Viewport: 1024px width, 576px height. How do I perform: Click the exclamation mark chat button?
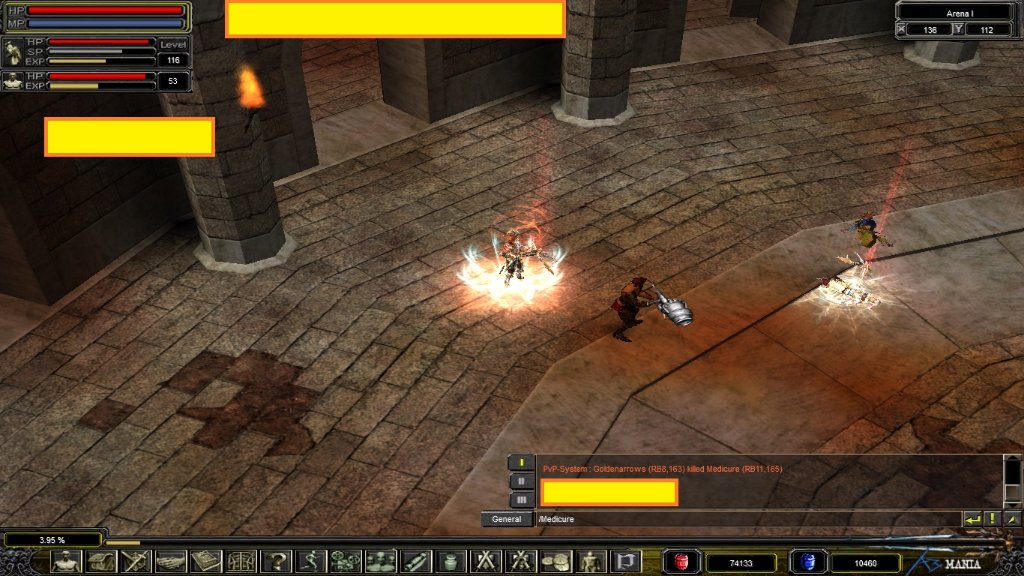coord(992,519)
